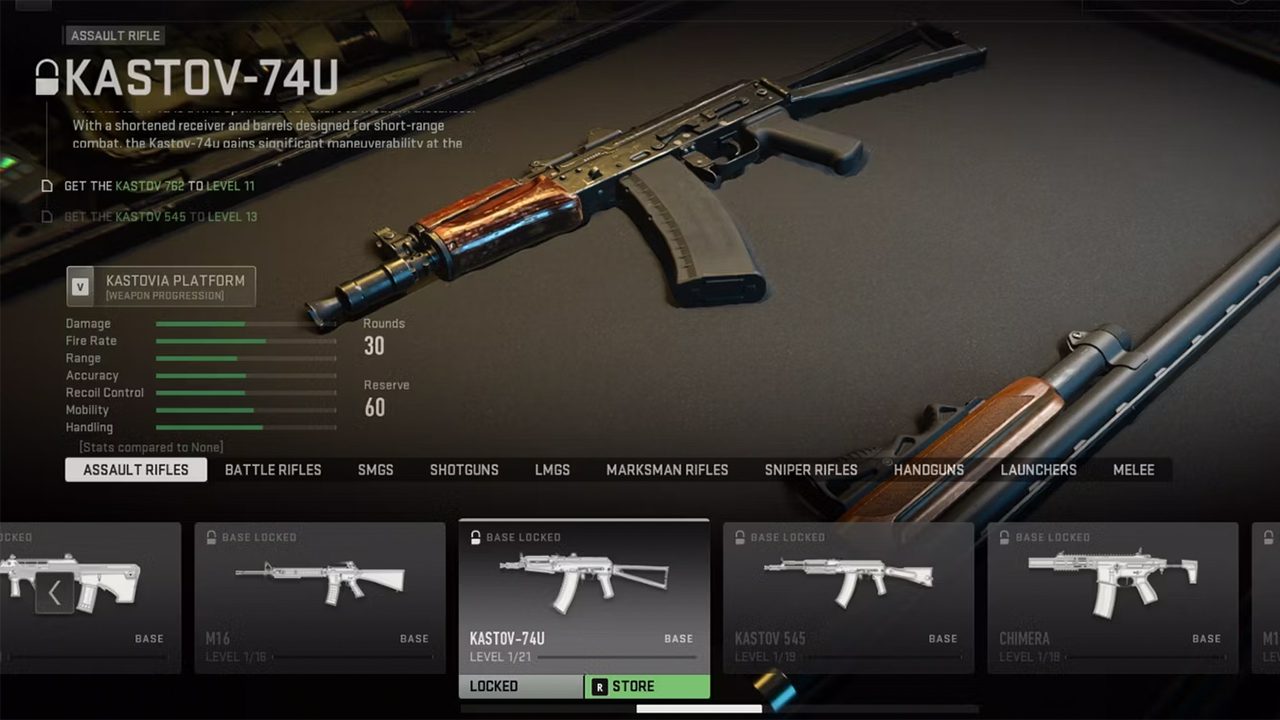This screenshot has width=1280, height=720.
Task: Select the SMGs tab
Action: tap(376, 470)
